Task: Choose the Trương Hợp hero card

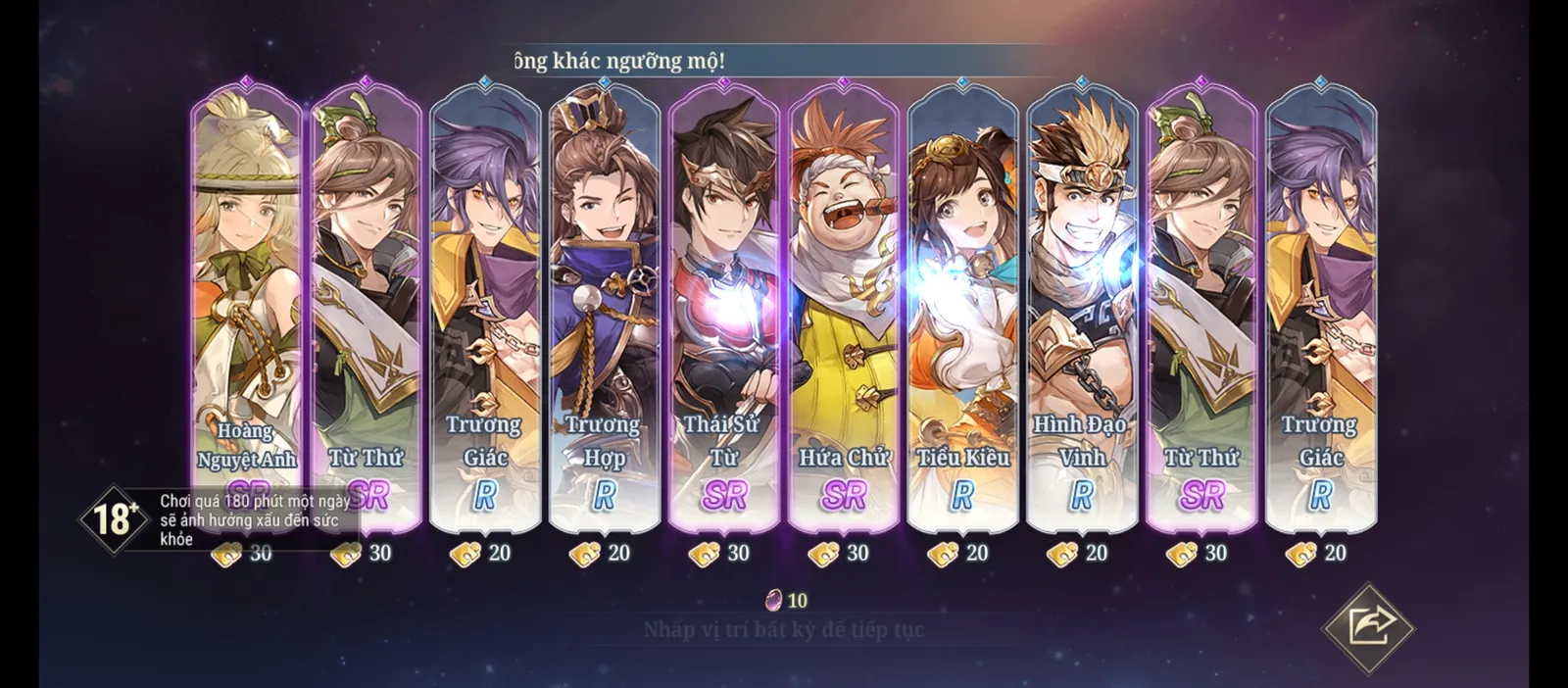Action: pyautogui.click(x=604, y=304)
